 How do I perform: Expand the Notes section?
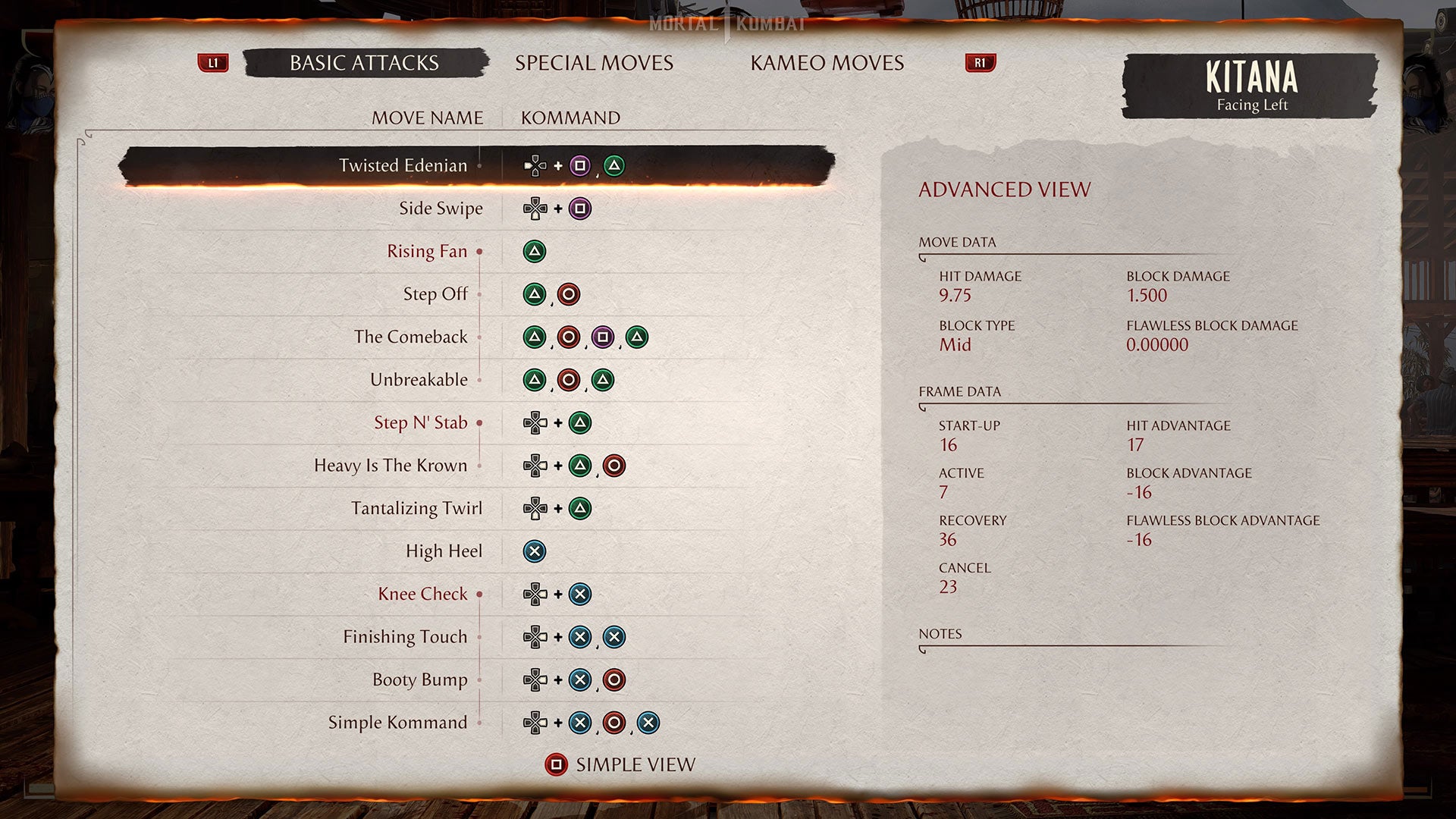point(942,633)
